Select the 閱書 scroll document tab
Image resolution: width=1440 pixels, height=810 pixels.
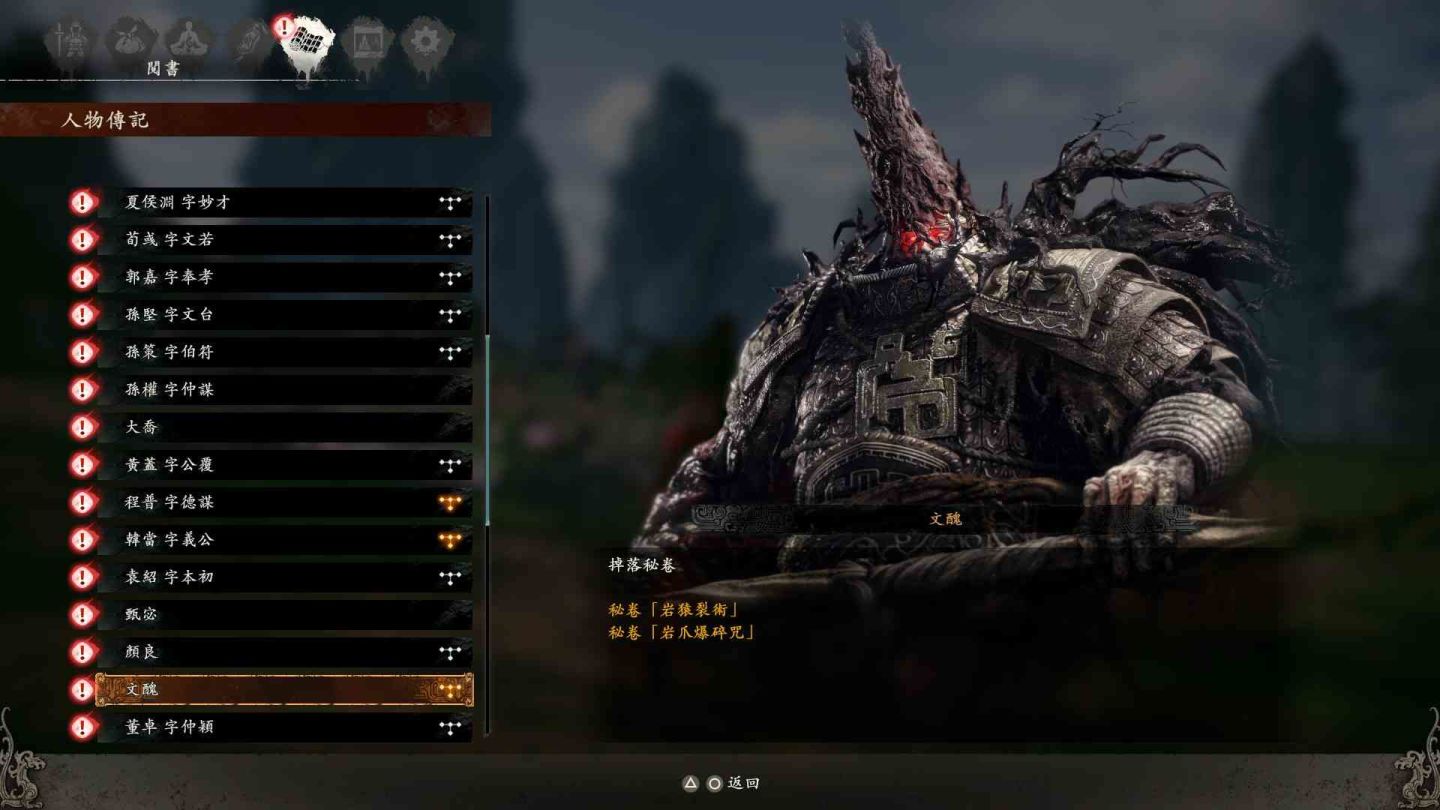tap(307, 44)
